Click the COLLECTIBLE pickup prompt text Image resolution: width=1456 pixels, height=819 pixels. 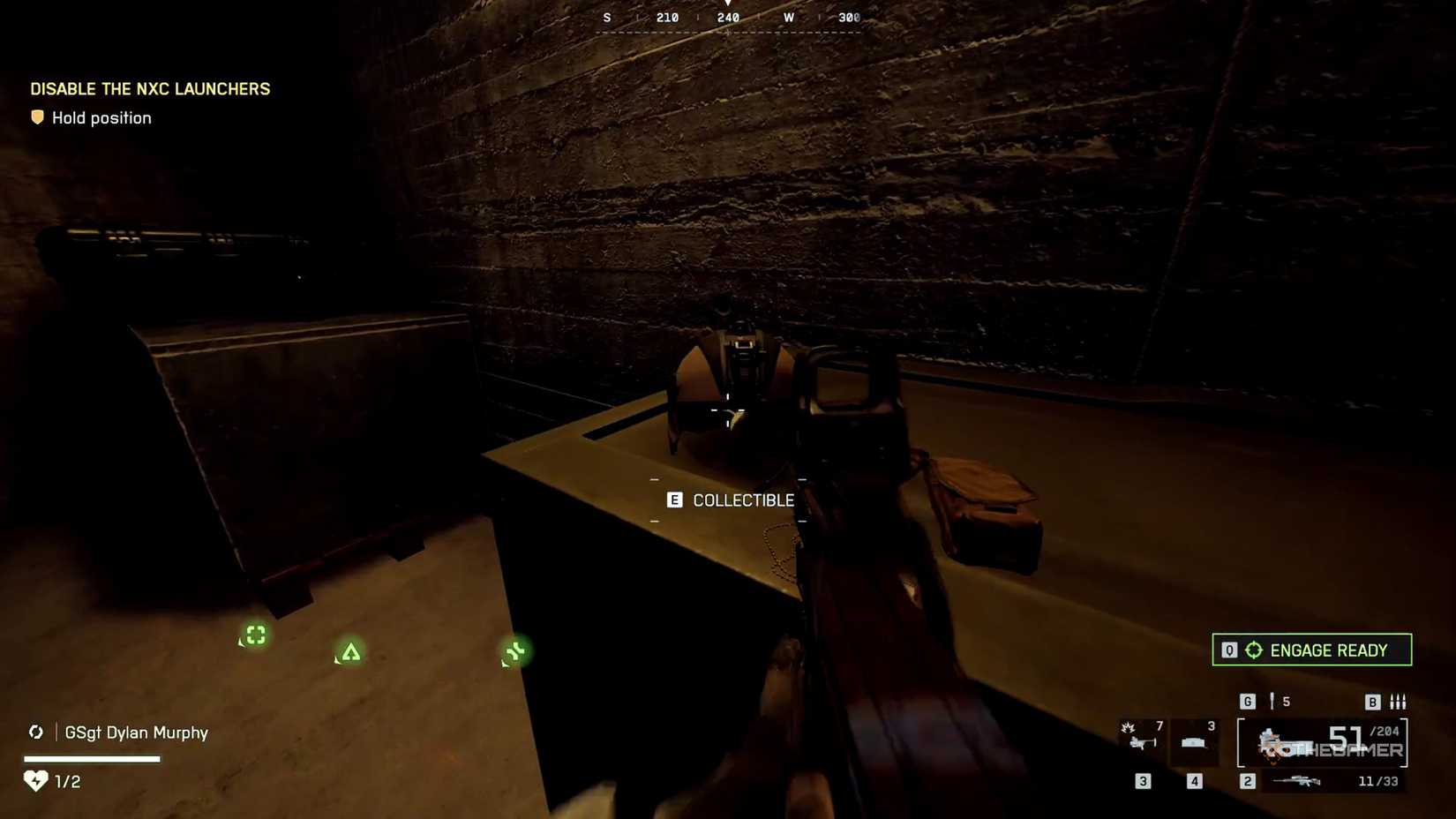(743, 500)
